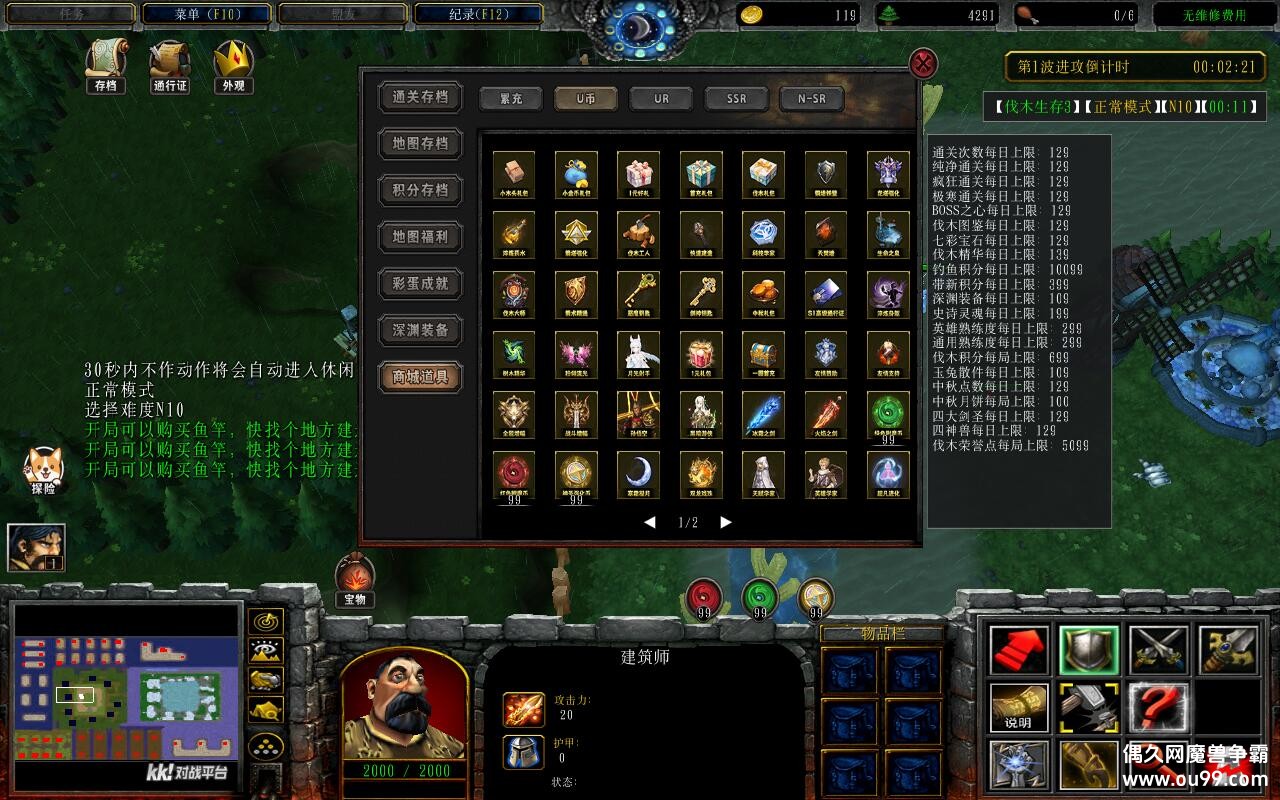The height and width of the screenshot is (800, 1280).
Task: Open the 通关存档 section
Action: [x=420, y=97]
